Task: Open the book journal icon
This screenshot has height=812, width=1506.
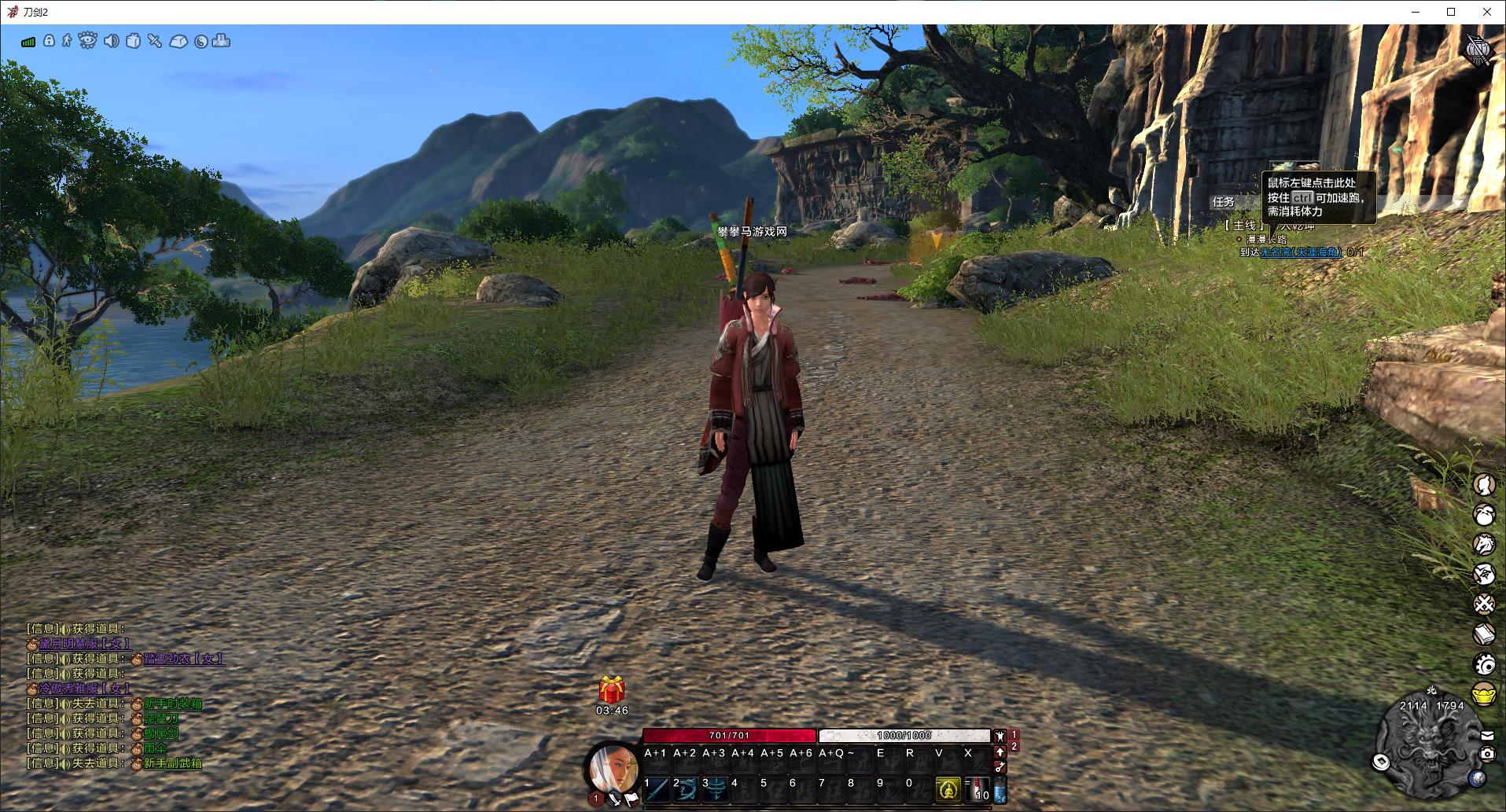Action: [x=1483, y=634]
